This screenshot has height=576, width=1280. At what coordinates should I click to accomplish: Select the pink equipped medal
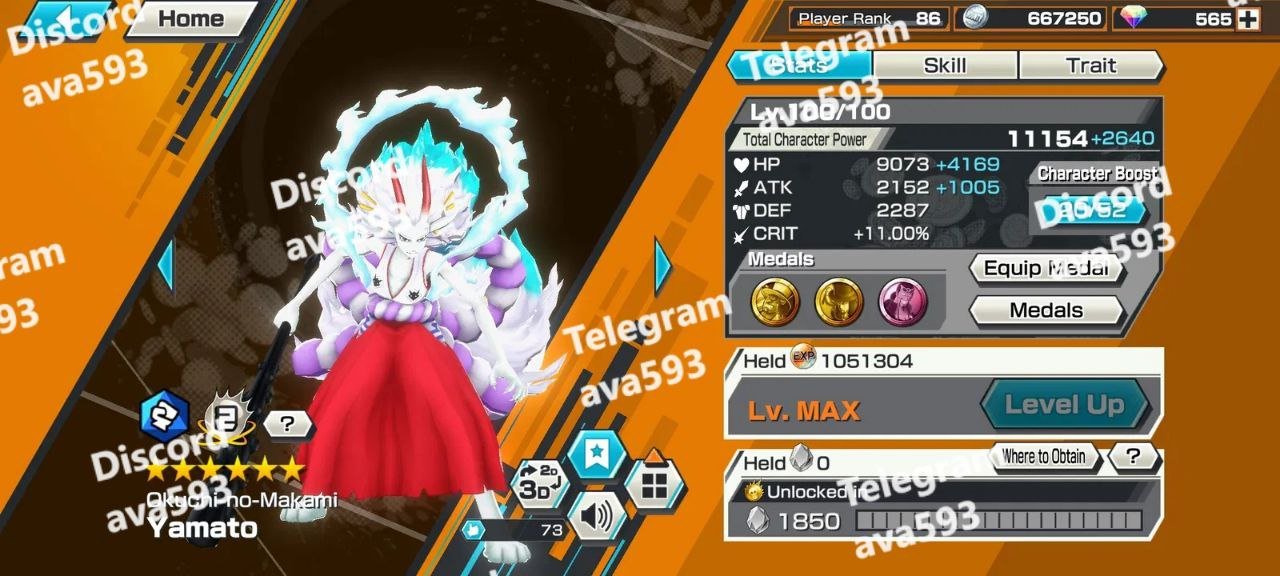[x=902, y=302]
